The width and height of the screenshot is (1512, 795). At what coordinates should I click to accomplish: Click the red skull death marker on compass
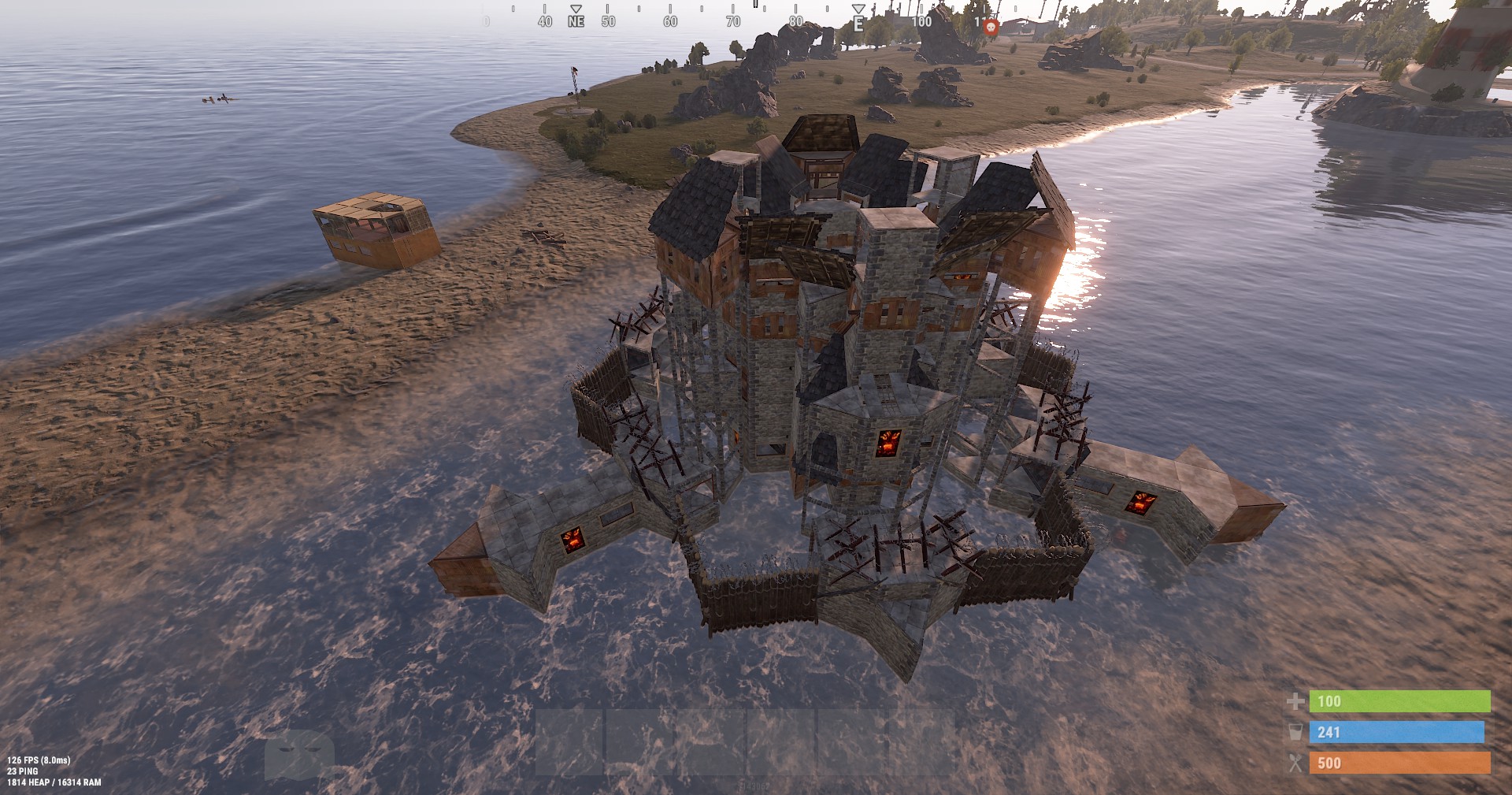(991, 27)
